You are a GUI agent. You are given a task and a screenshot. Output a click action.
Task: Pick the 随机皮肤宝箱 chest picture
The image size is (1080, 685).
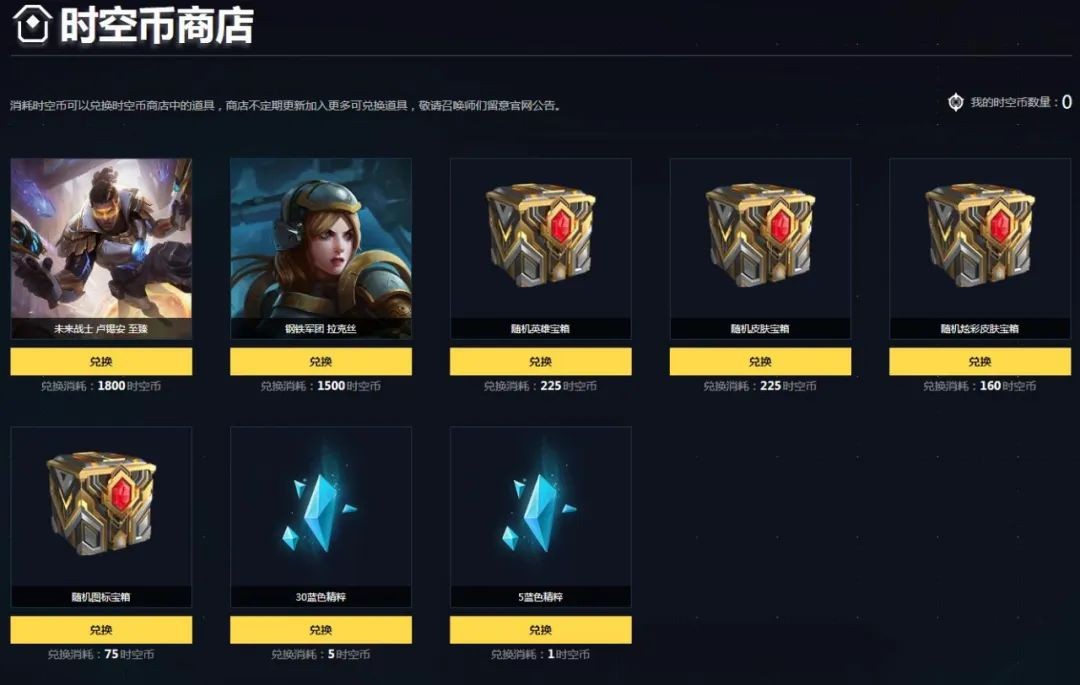[760, 237]
